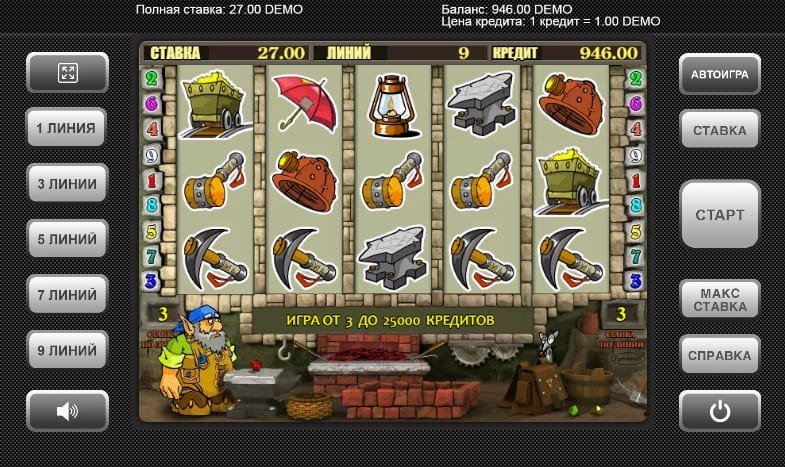Pick the 7 ЛИНИЙ button
The image size is (785, 467).
[x=67, y=296]
